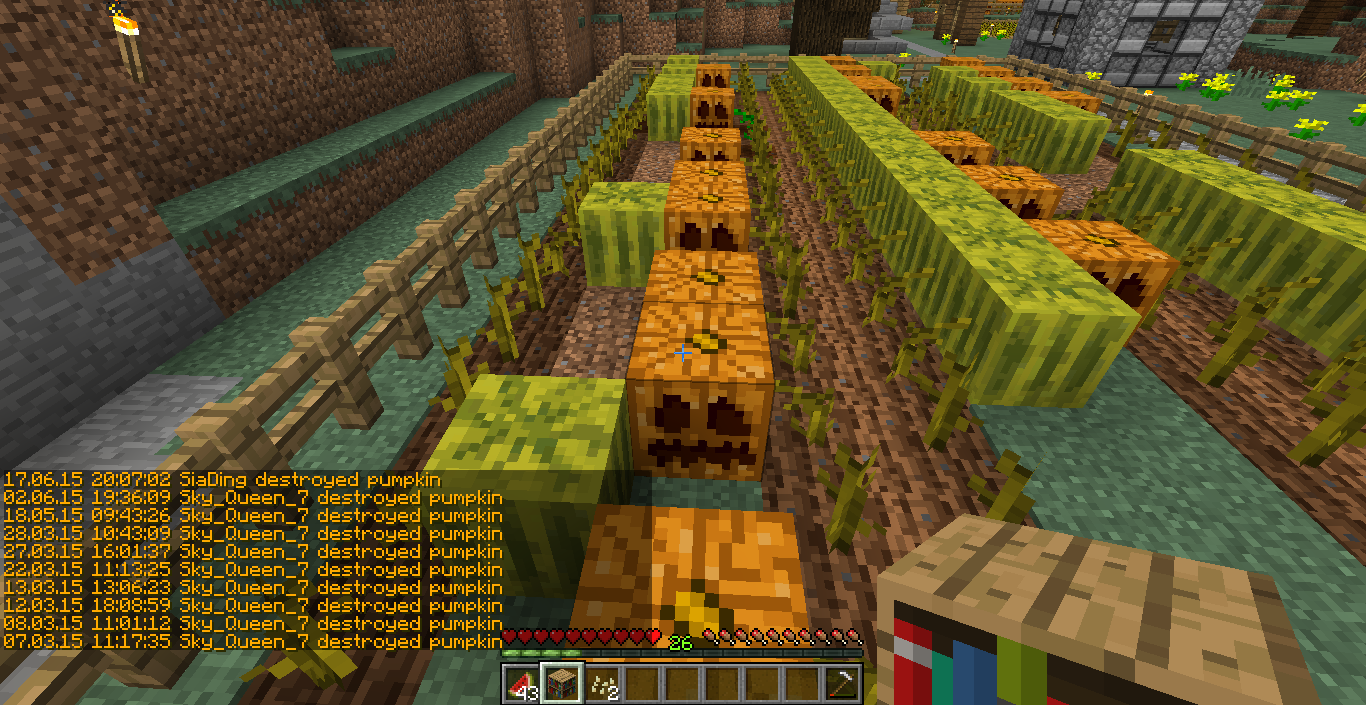Select the melon slice hotbar slot
Viewport: 1366px width, 705px height.
521,684
